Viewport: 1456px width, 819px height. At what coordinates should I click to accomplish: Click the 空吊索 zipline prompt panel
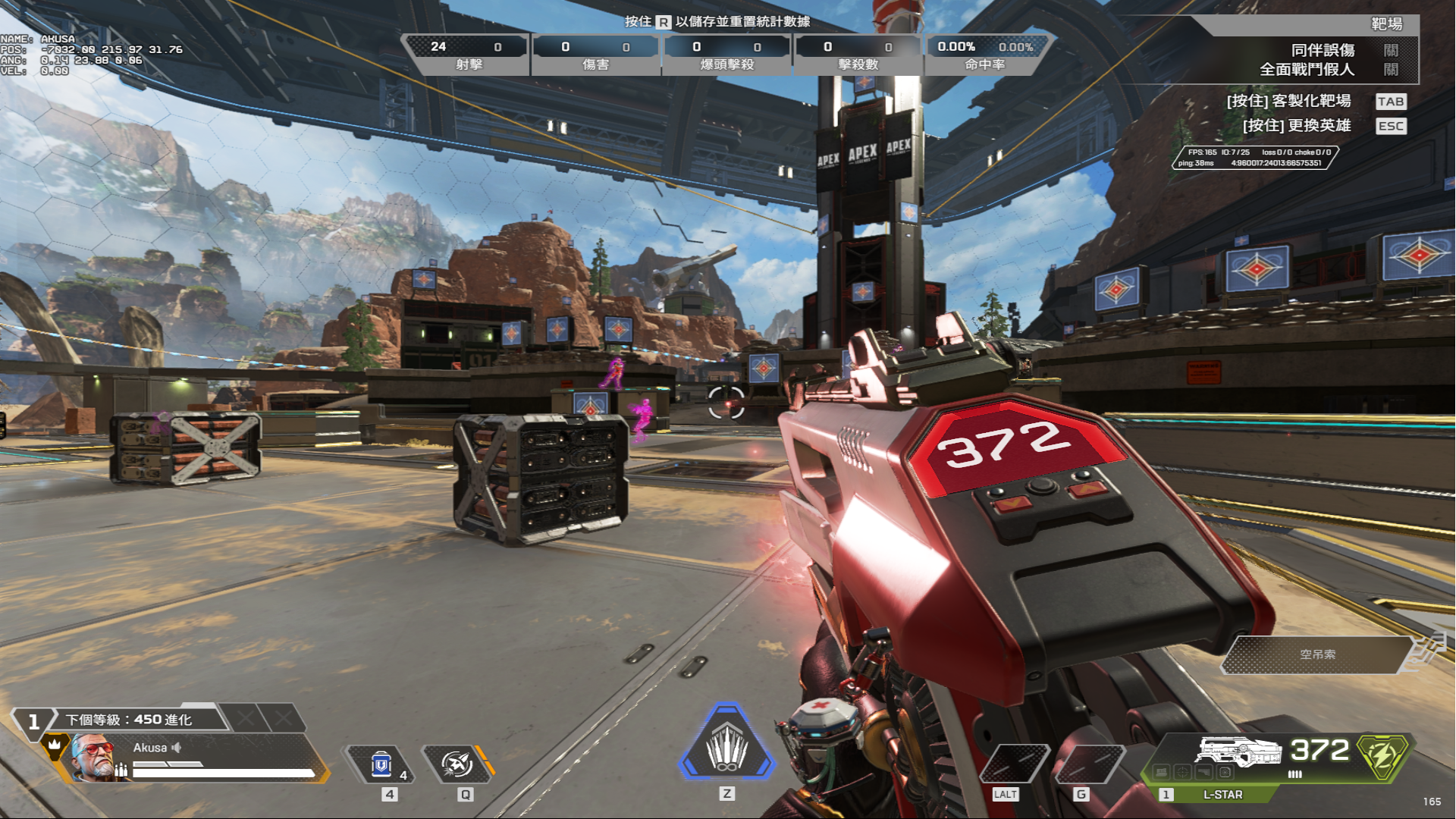coord(1317,654)
